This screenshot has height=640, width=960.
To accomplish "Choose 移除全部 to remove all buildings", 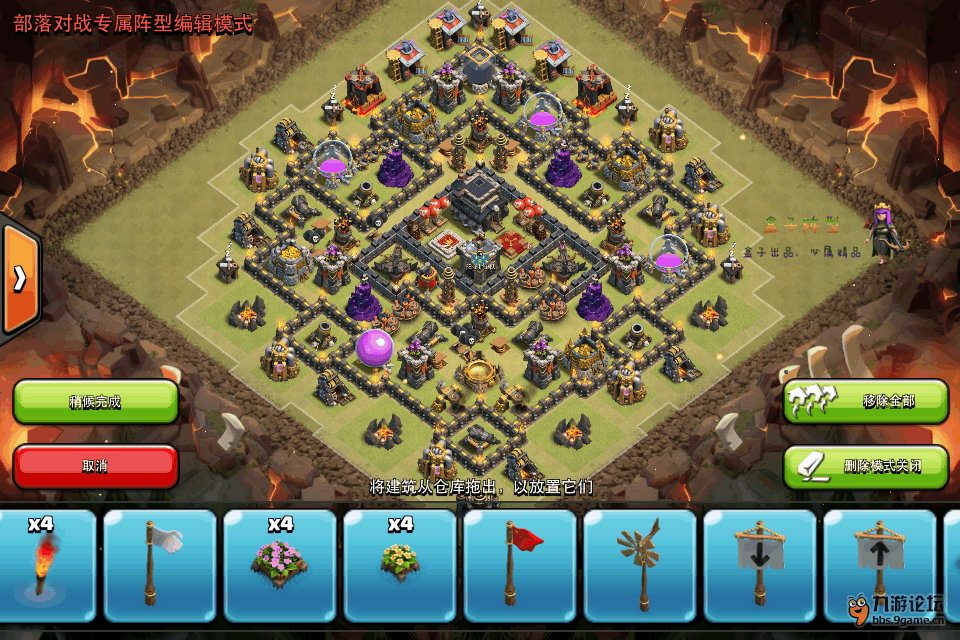I will click(x=865, y=401).
